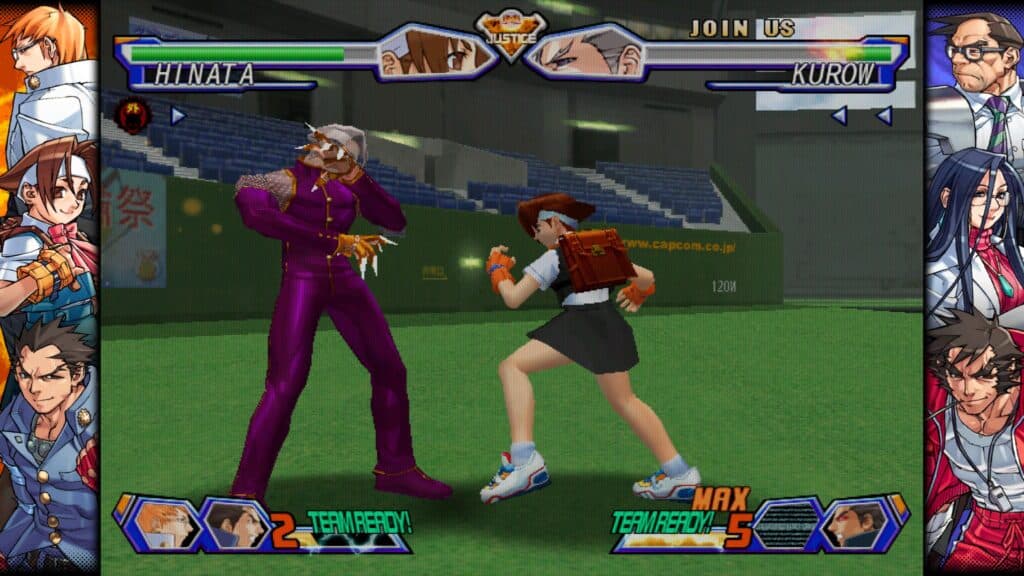
Task: Select the static-screen partner slot
Action: click(786, 523)
